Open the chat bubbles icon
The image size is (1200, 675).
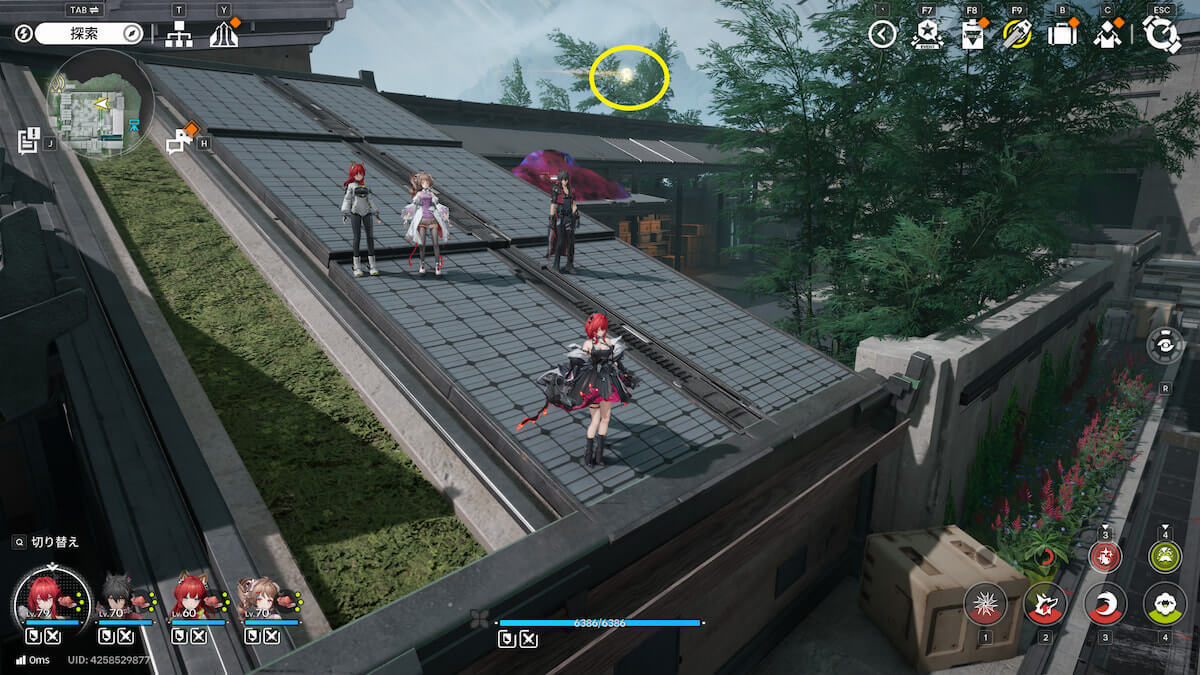[x=180, y=142]
